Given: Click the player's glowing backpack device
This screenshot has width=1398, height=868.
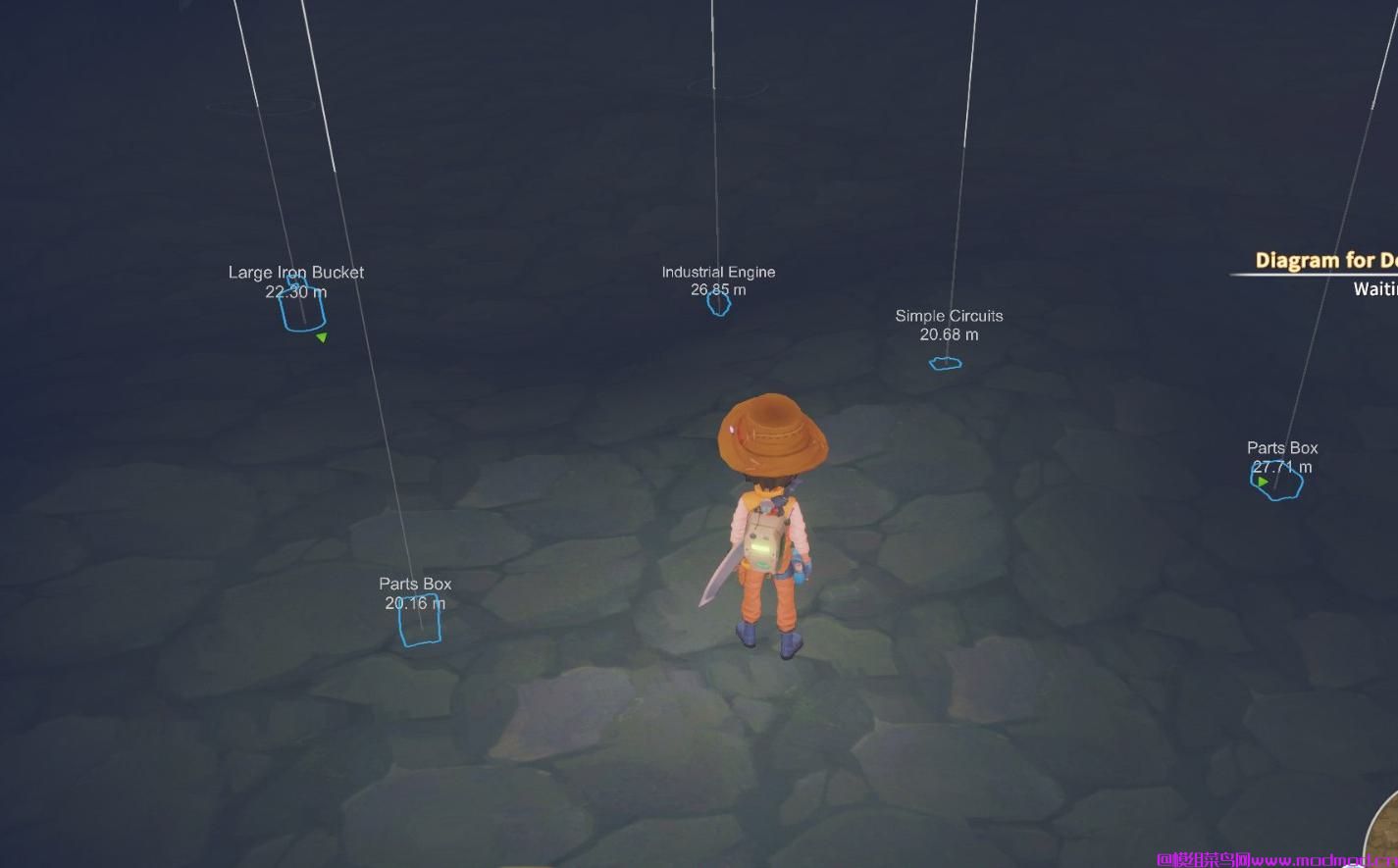Looking at the screenshot, I should click(765, 549).
